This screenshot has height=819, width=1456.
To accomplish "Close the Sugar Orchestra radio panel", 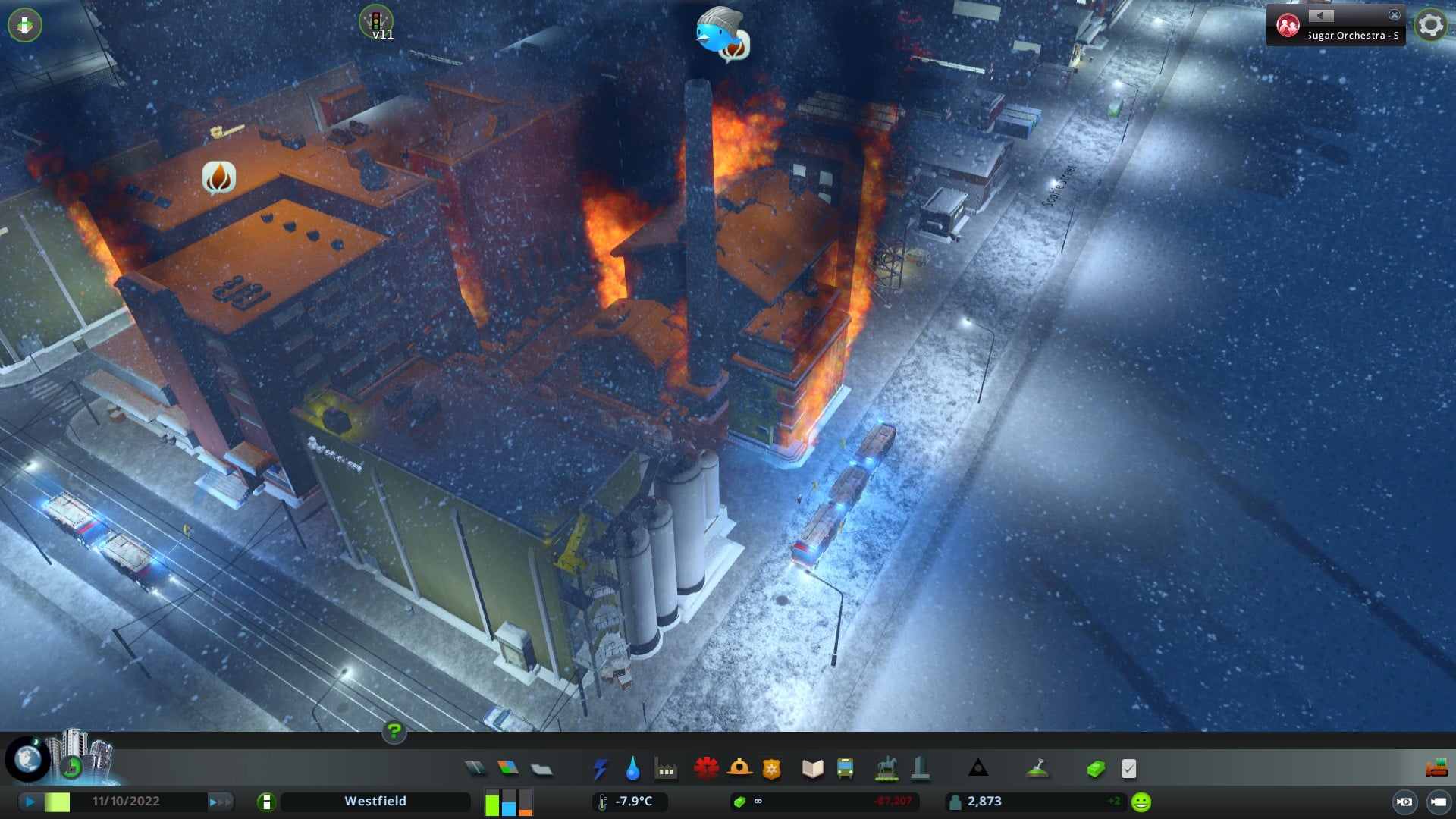I will click(1394, 15).
